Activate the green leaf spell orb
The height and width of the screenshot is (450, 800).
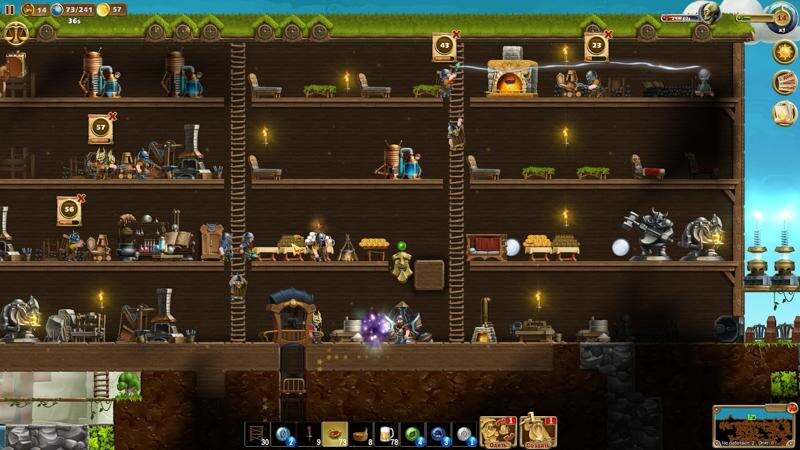tap(413, 433)
